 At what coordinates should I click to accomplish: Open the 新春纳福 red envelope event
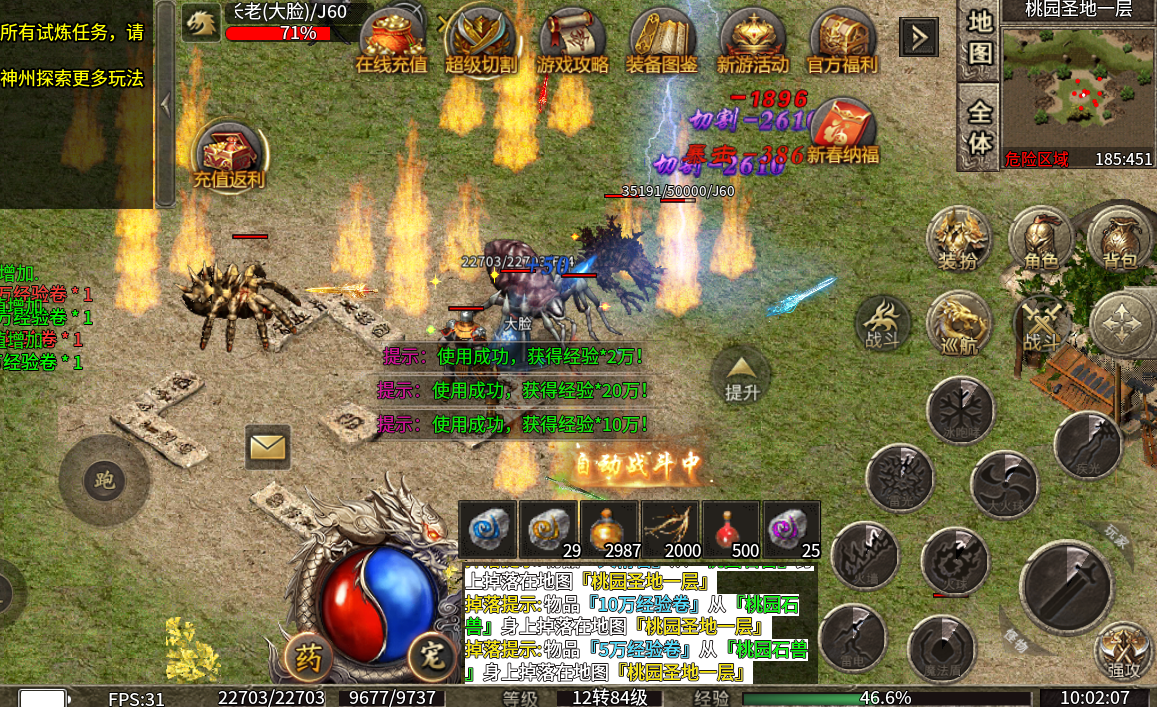(x=843, y=132)
